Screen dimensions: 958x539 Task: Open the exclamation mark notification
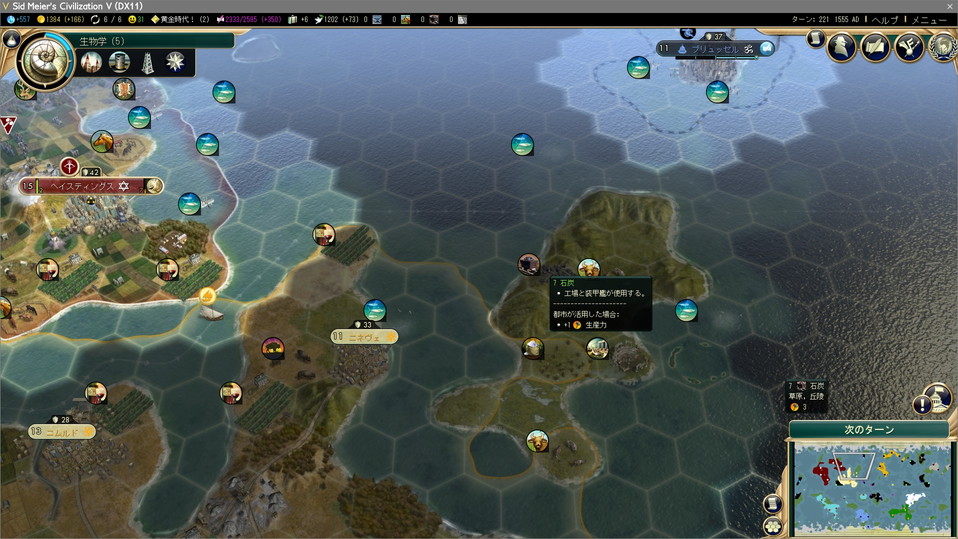coord(920,405)
